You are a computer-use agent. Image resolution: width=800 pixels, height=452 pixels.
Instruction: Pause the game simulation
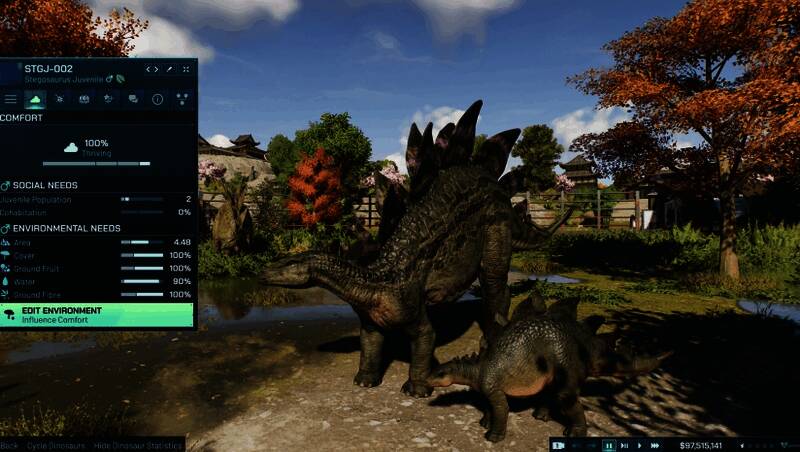608,445
